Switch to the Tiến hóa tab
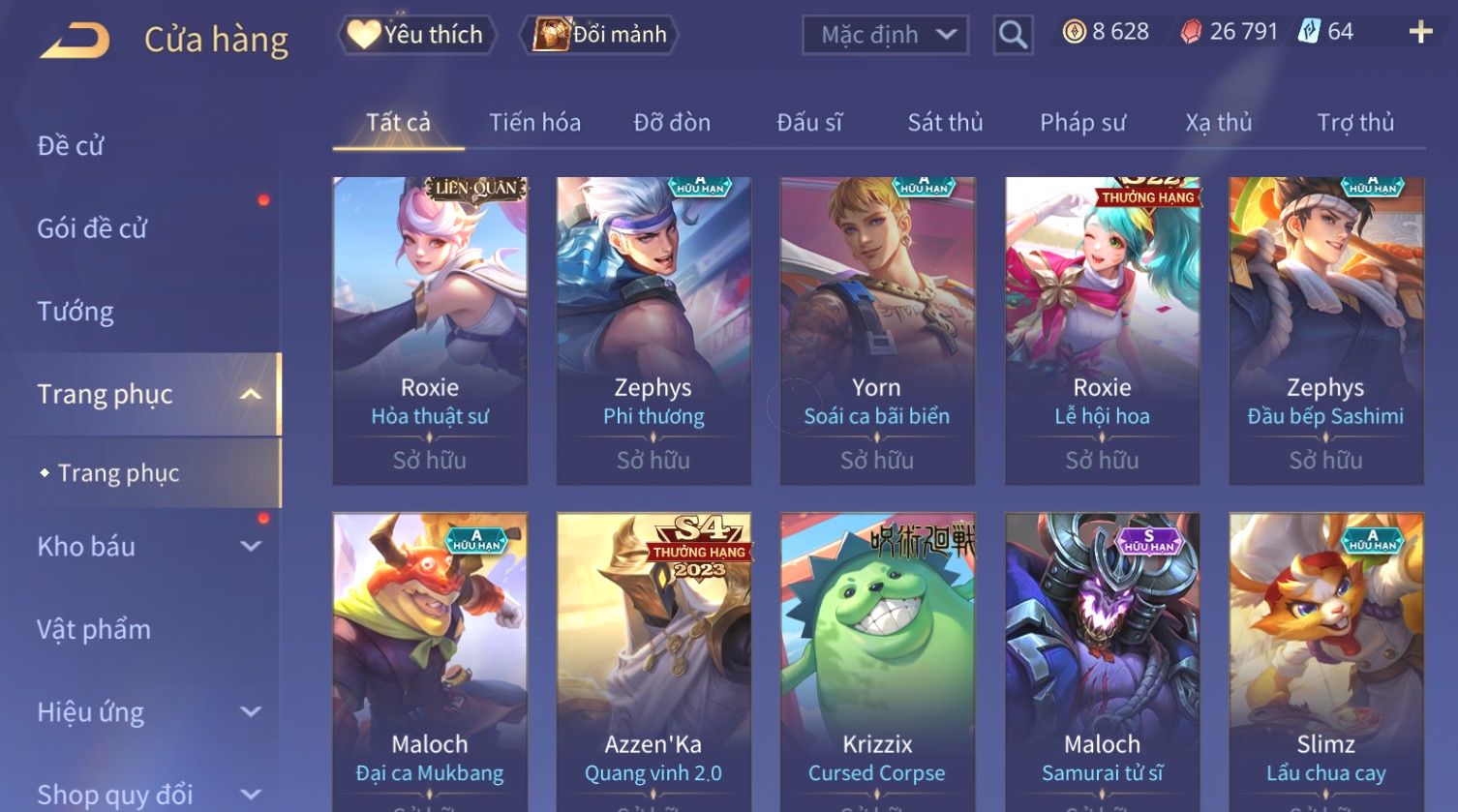The width and height of the screenshot is (1458, 812). pyautogui.click(x=534, y=123)
